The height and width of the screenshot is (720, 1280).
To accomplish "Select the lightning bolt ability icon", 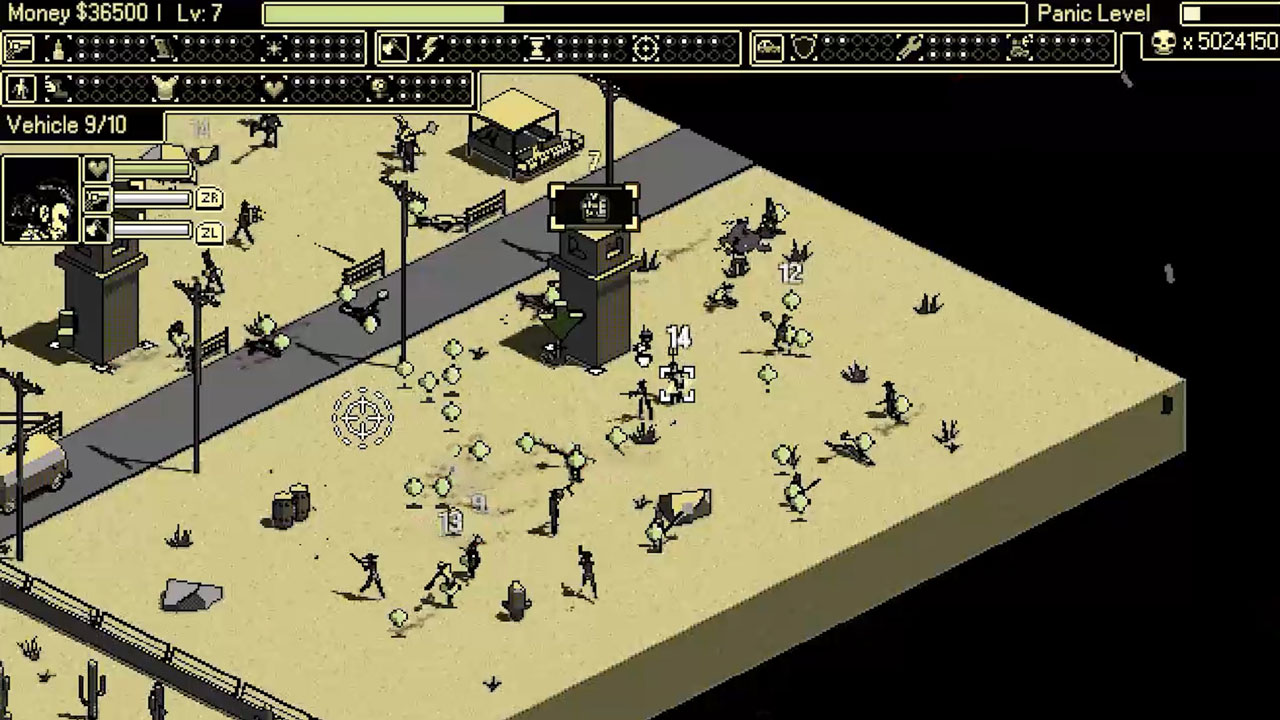I will pyautogui.click(x=430, y=48).
